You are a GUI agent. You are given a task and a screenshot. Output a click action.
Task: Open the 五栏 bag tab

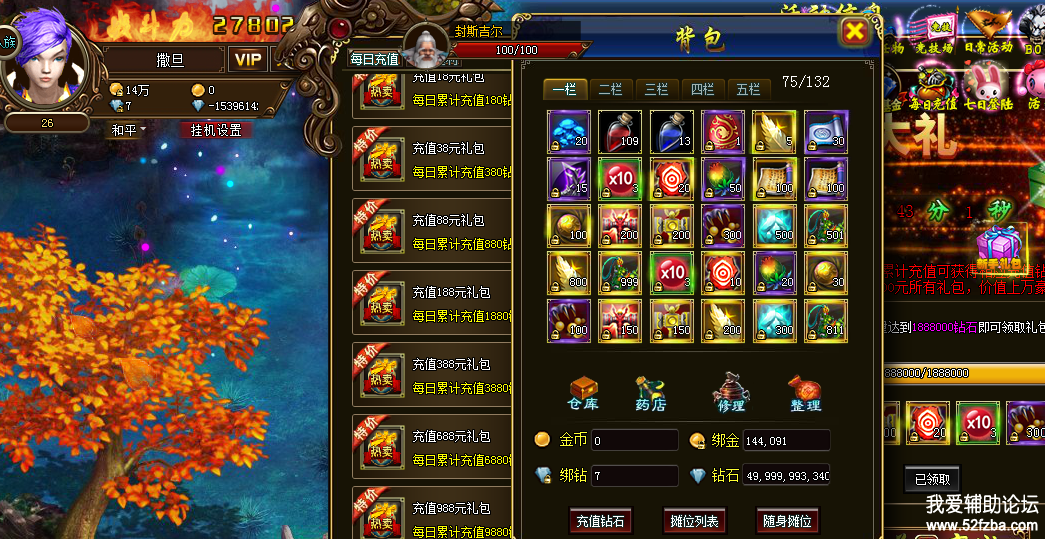[x=748, y=89]
